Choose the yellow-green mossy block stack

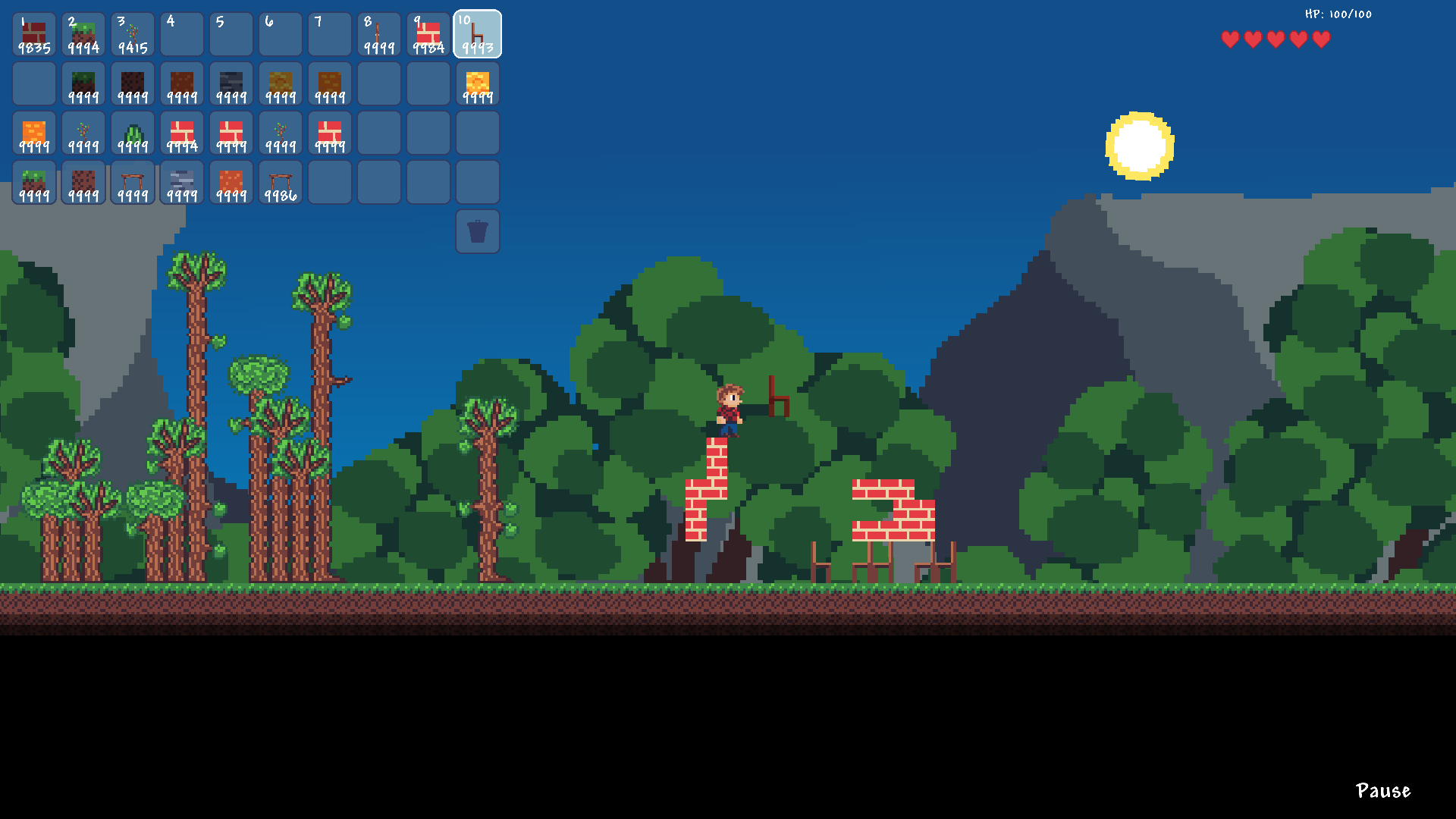click(281, 84)
